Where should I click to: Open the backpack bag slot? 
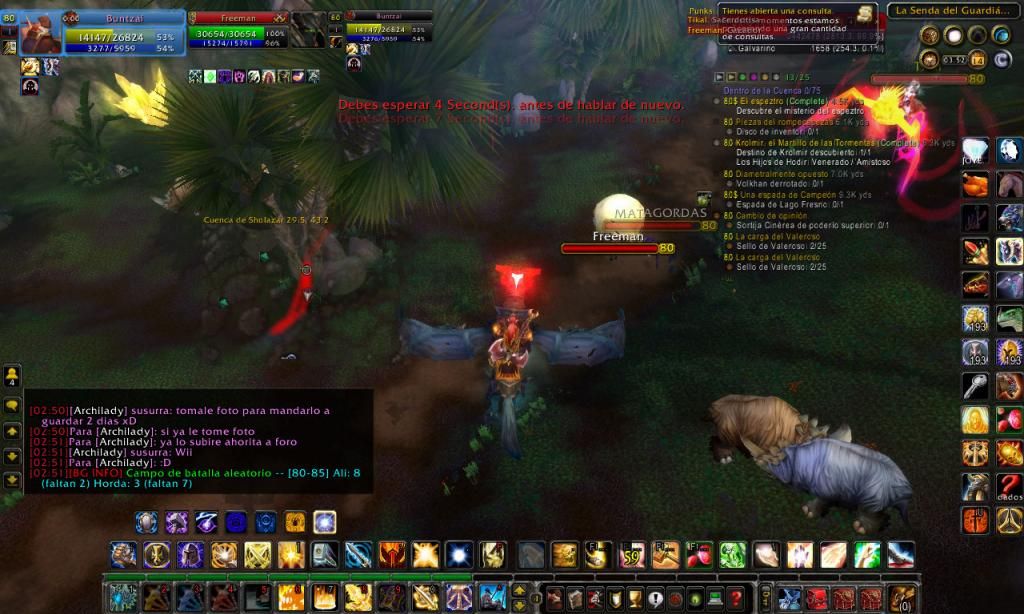point(902,598)
